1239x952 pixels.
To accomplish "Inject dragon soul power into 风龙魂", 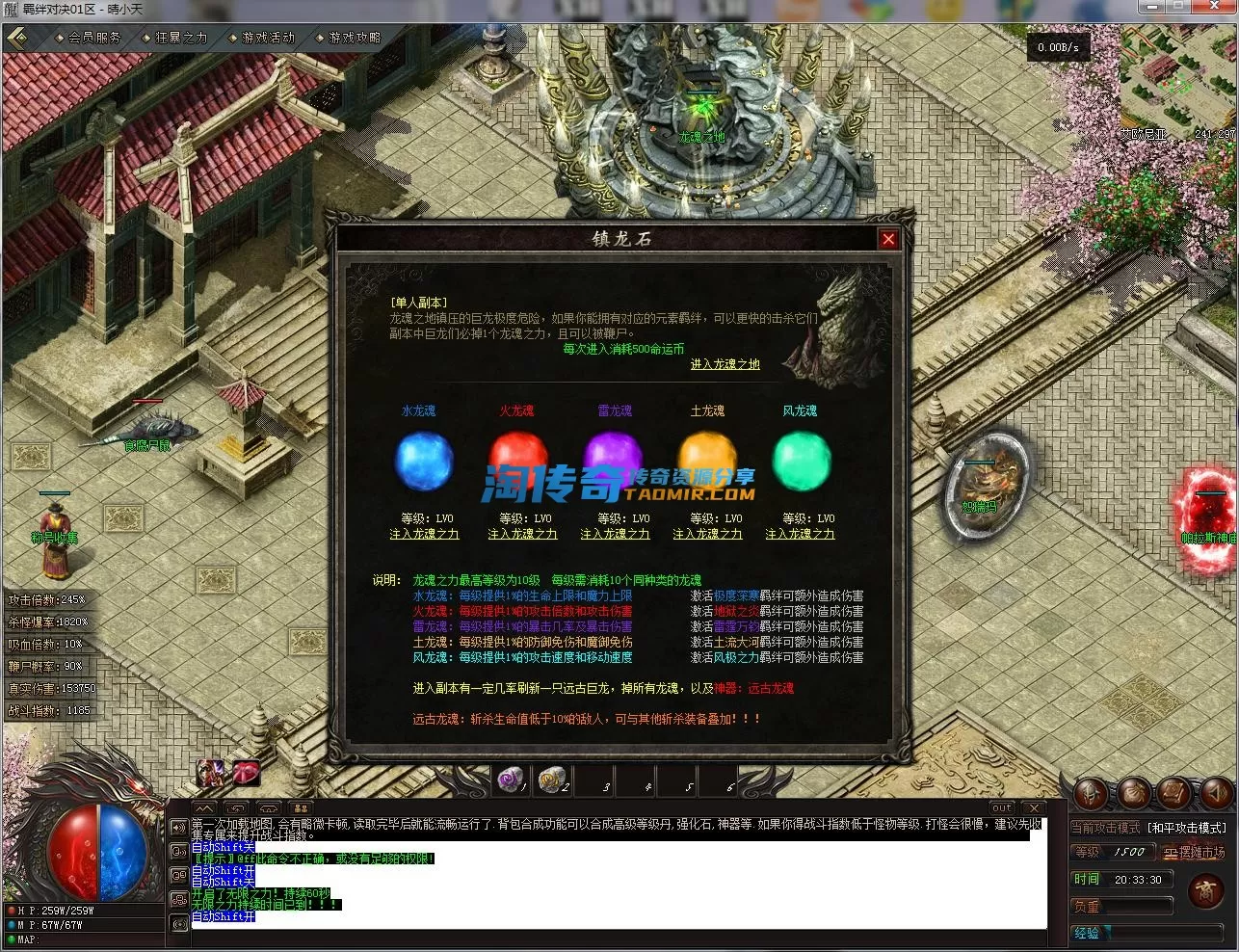I will point(800,534).
